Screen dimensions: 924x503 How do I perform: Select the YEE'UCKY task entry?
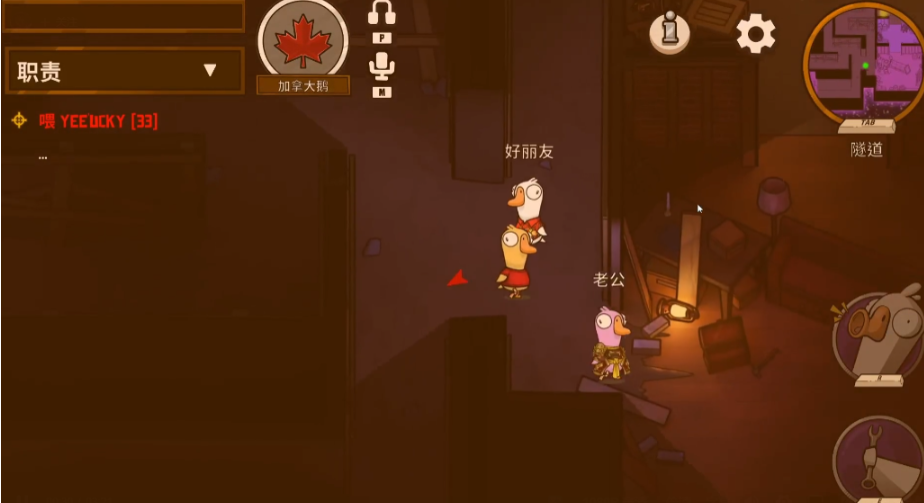pos(98,121)
